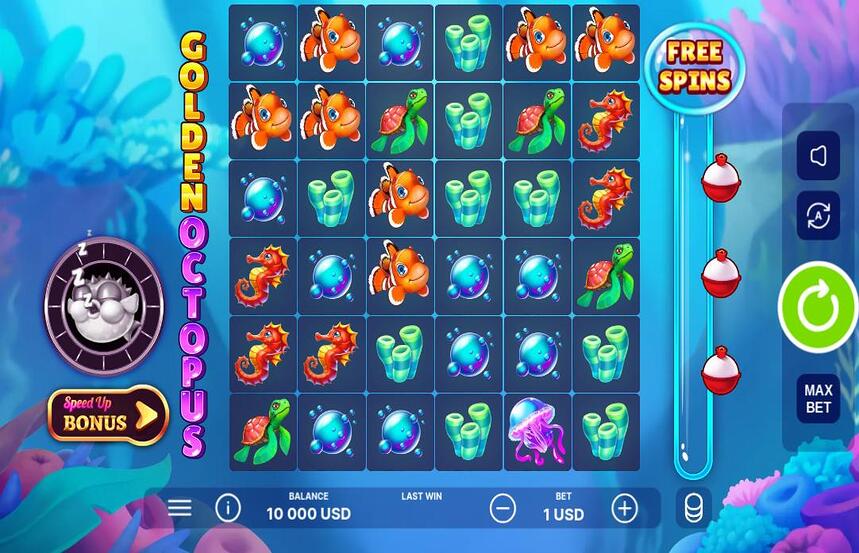Open the hamburger menu
The image size is (859, 553).
pyautogui.click(x=180, y=508)
